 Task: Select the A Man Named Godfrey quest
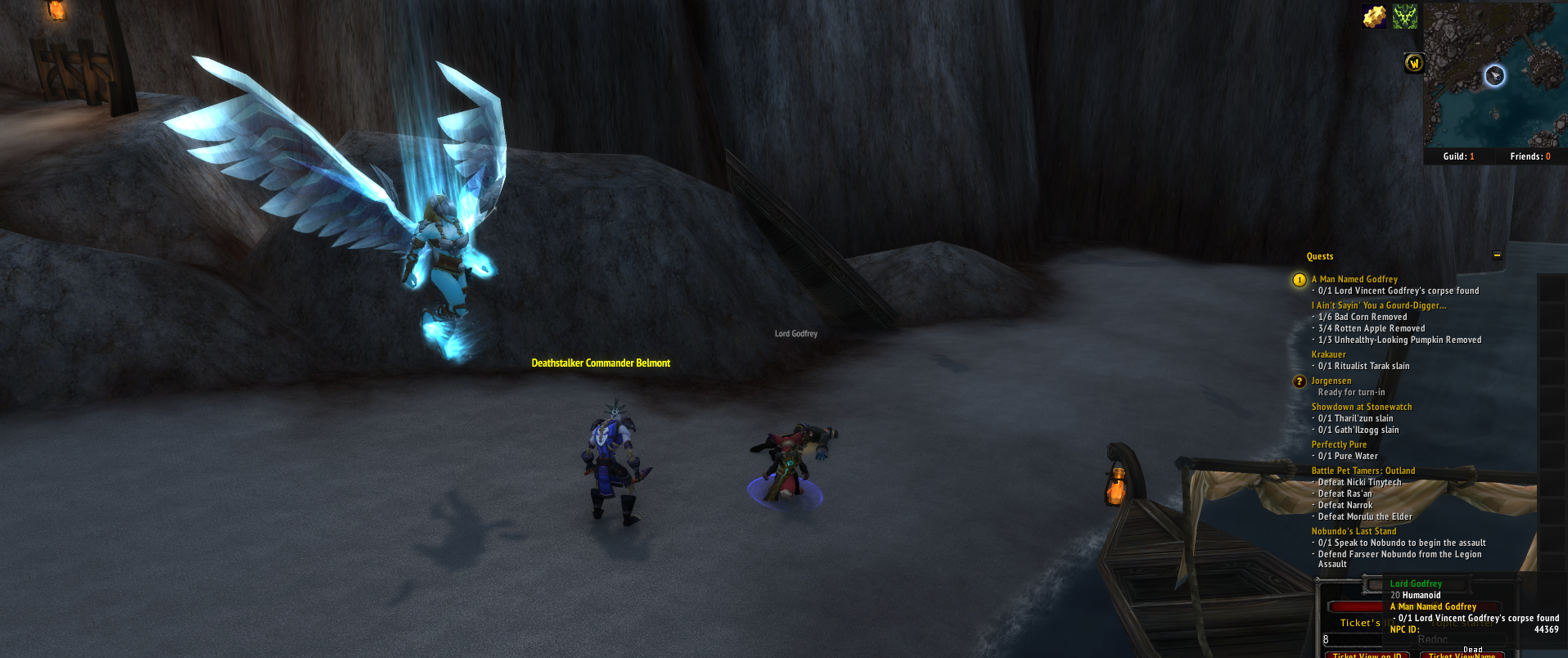tap(1354, 279)
